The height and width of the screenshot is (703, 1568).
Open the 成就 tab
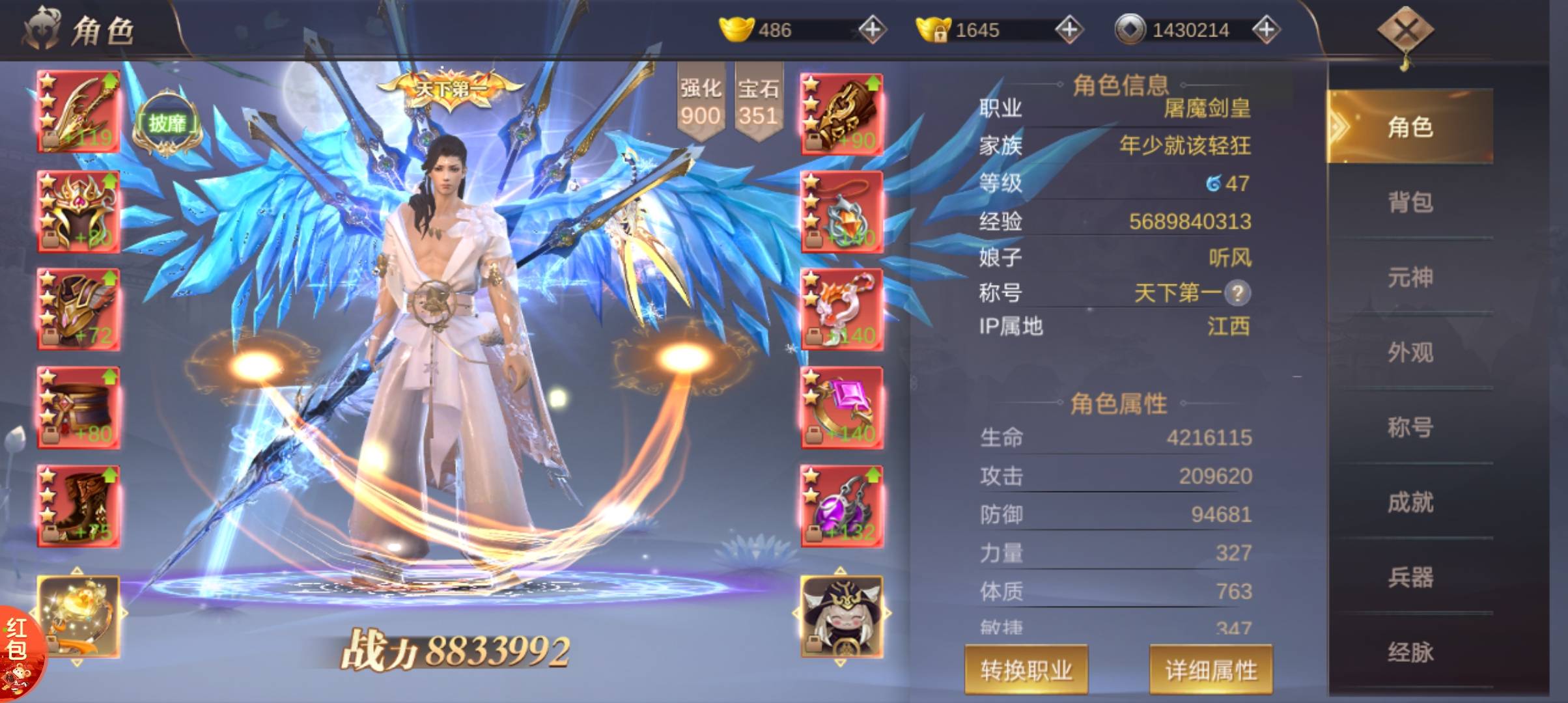(1410, 502)
